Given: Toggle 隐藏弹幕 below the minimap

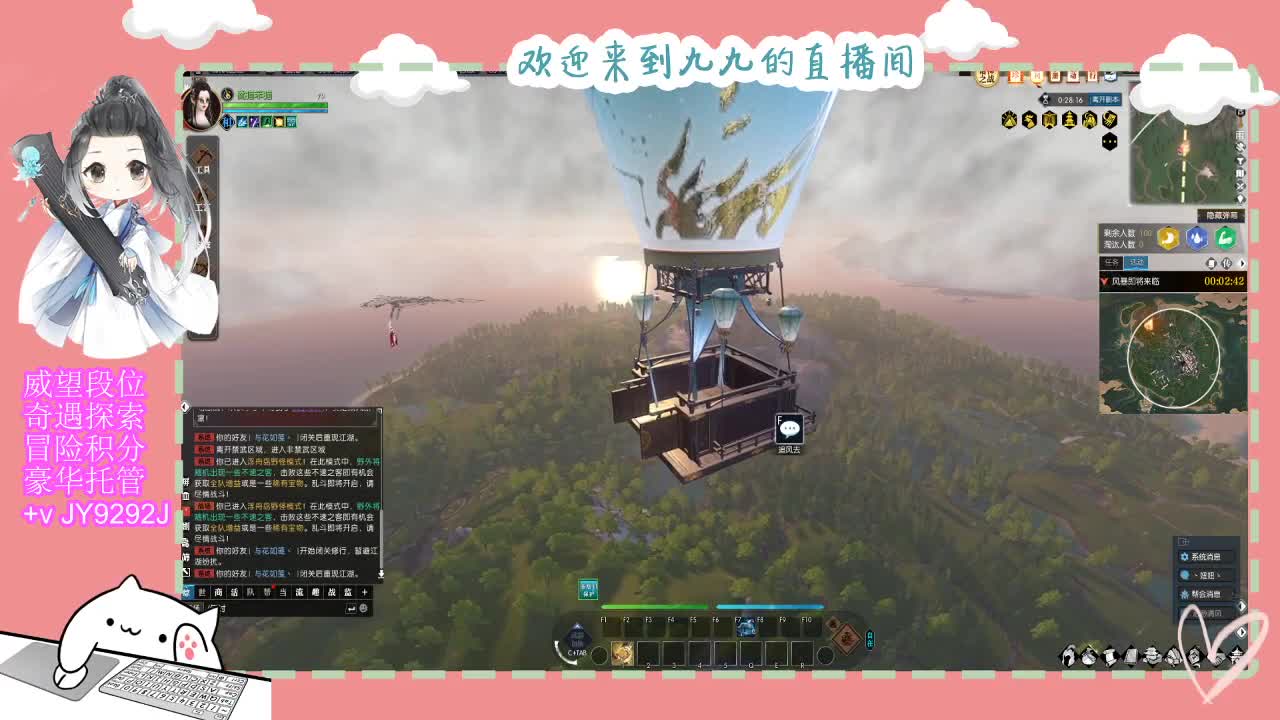Looking at the screenshot, I should pyautogui.click(x=1219, y=213).
